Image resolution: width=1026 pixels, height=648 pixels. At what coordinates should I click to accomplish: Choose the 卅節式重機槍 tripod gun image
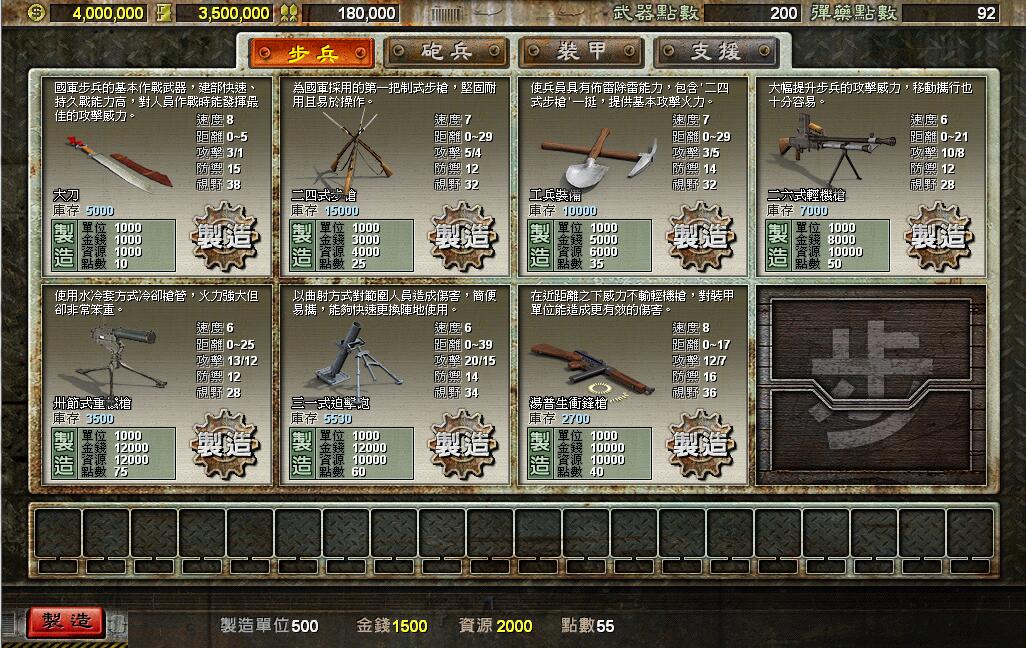tap(112, 362)
